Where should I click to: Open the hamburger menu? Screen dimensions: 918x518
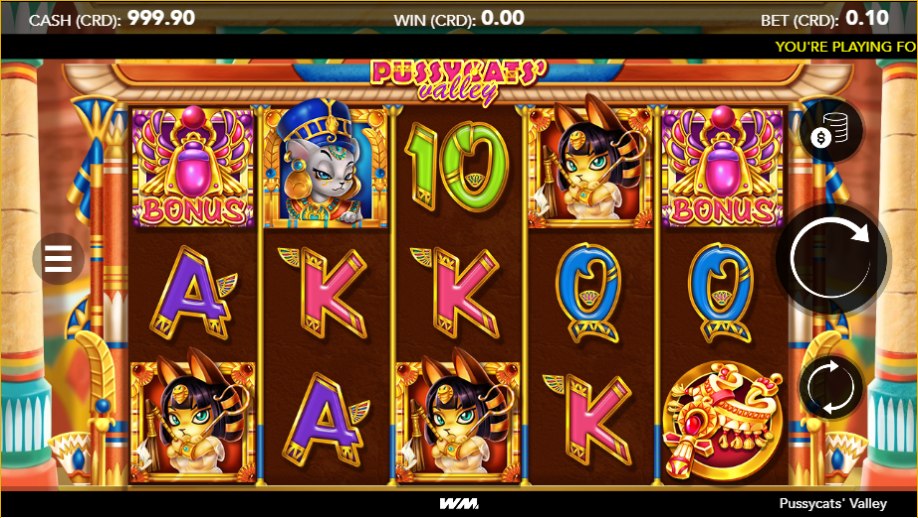pyautogui.click(x=59, y=259)
